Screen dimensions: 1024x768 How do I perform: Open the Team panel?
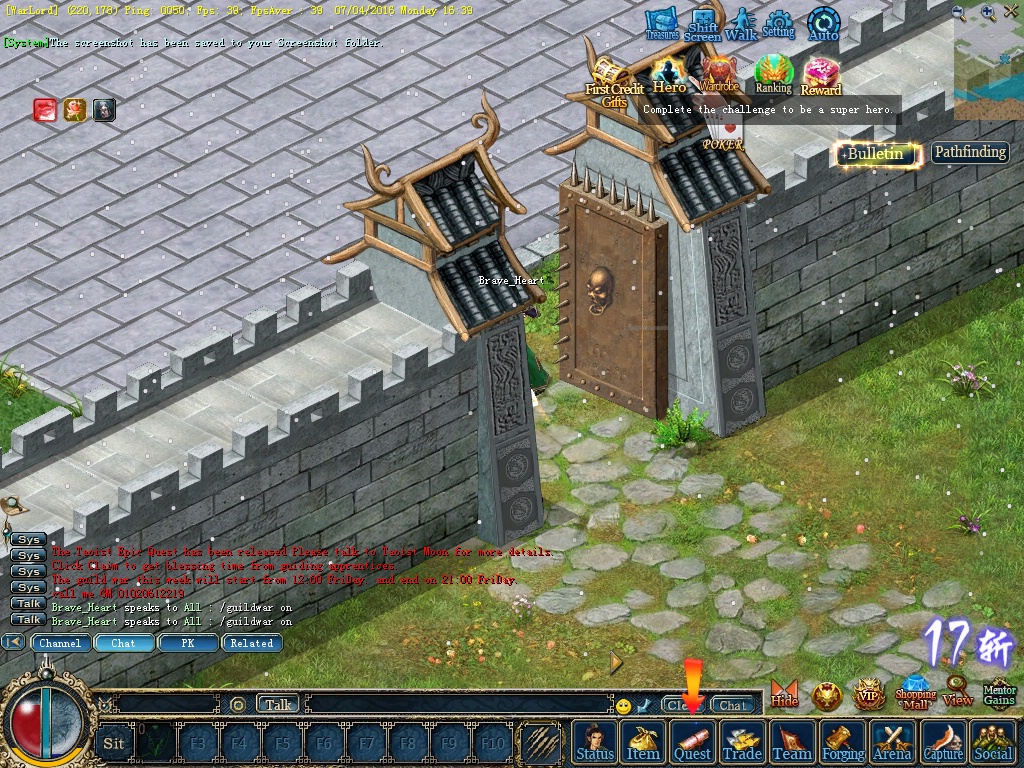(x=792, y=742)
